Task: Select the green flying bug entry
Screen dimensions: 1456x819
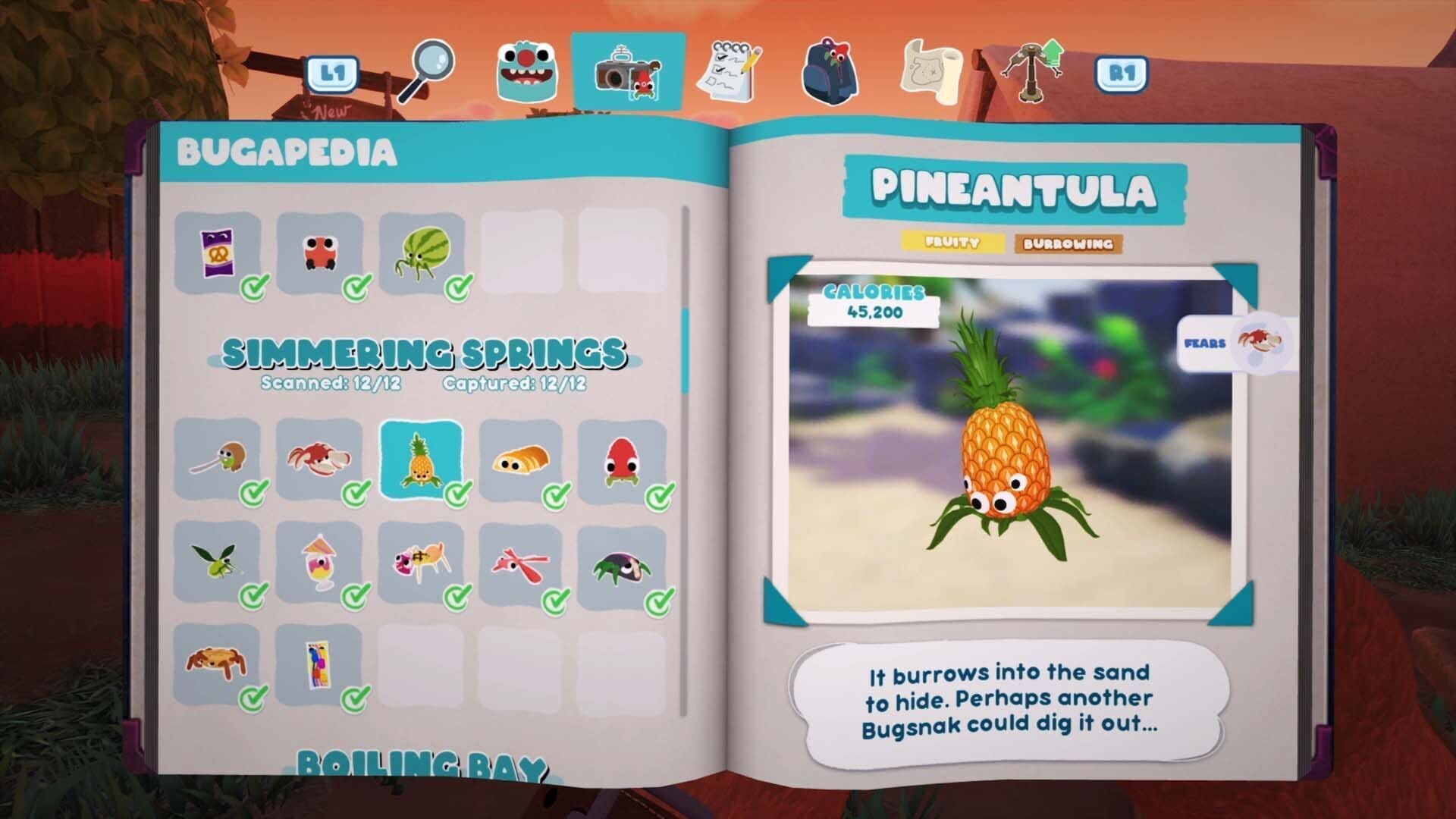Action: pos(218,562)
